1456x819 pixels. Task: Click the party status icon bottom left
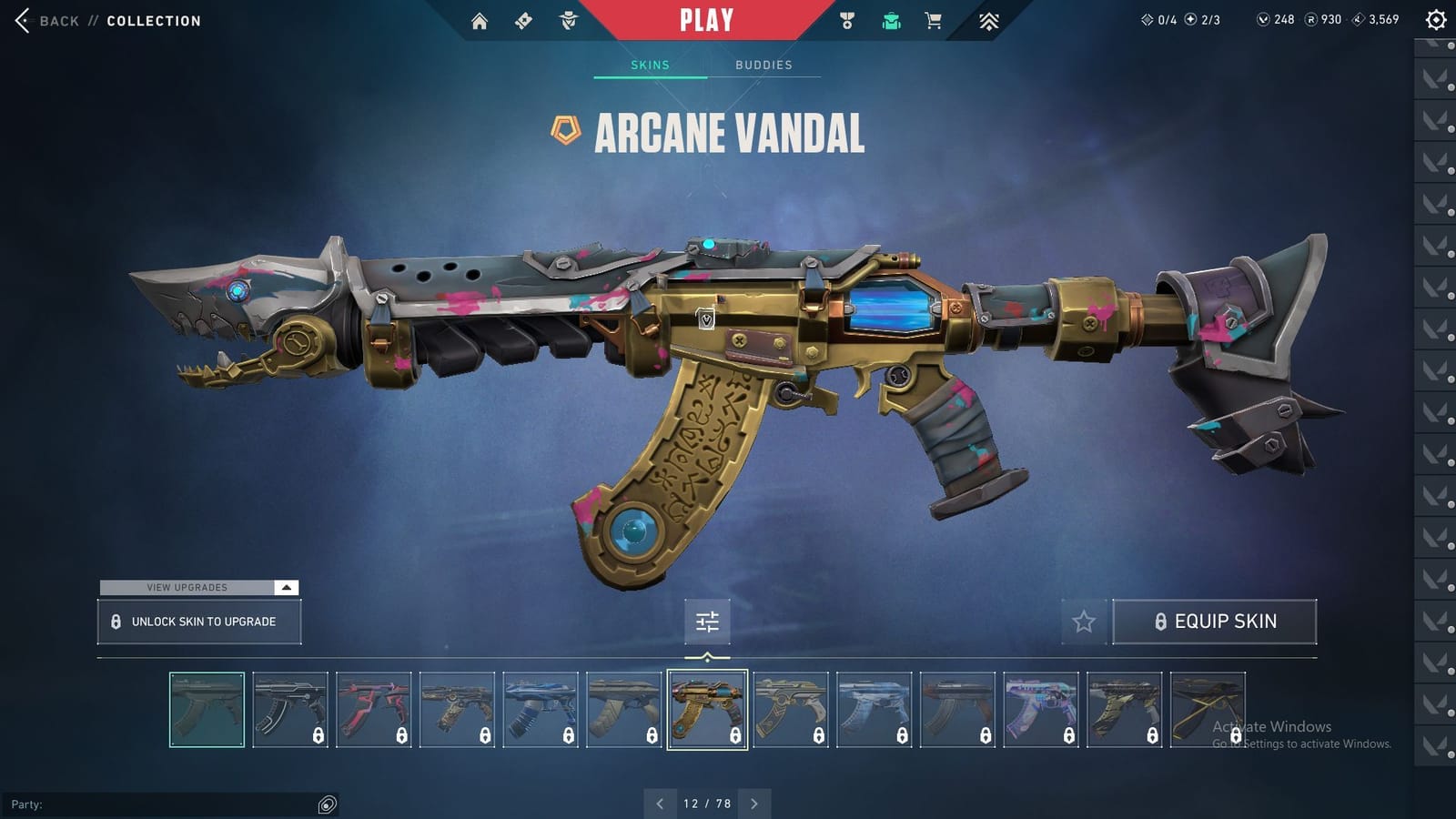pos(326,804)
